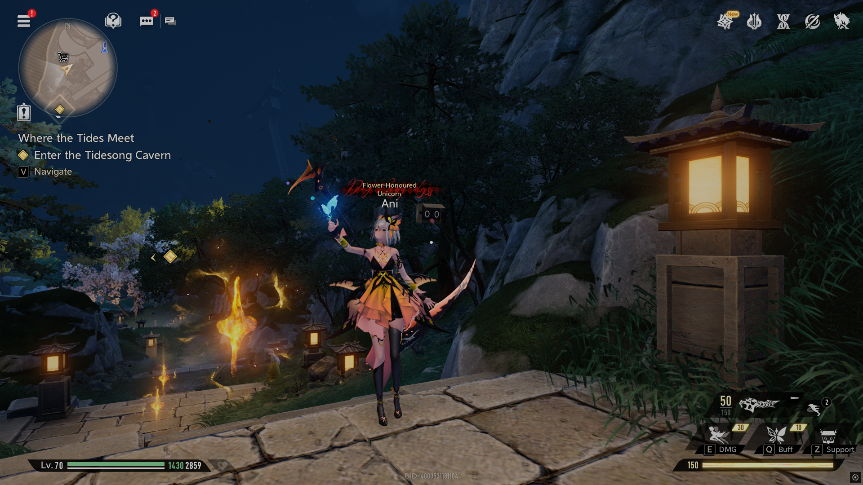
Task: Activate the butterfly Buff skill
Action: (774, 435)
